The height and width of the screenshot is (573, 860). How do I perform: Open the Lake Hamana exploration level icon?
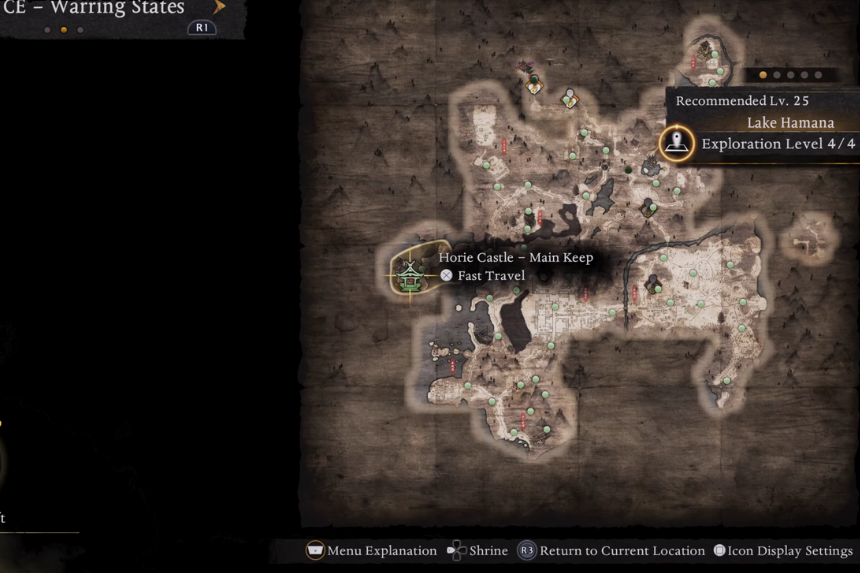click(678, 143)
